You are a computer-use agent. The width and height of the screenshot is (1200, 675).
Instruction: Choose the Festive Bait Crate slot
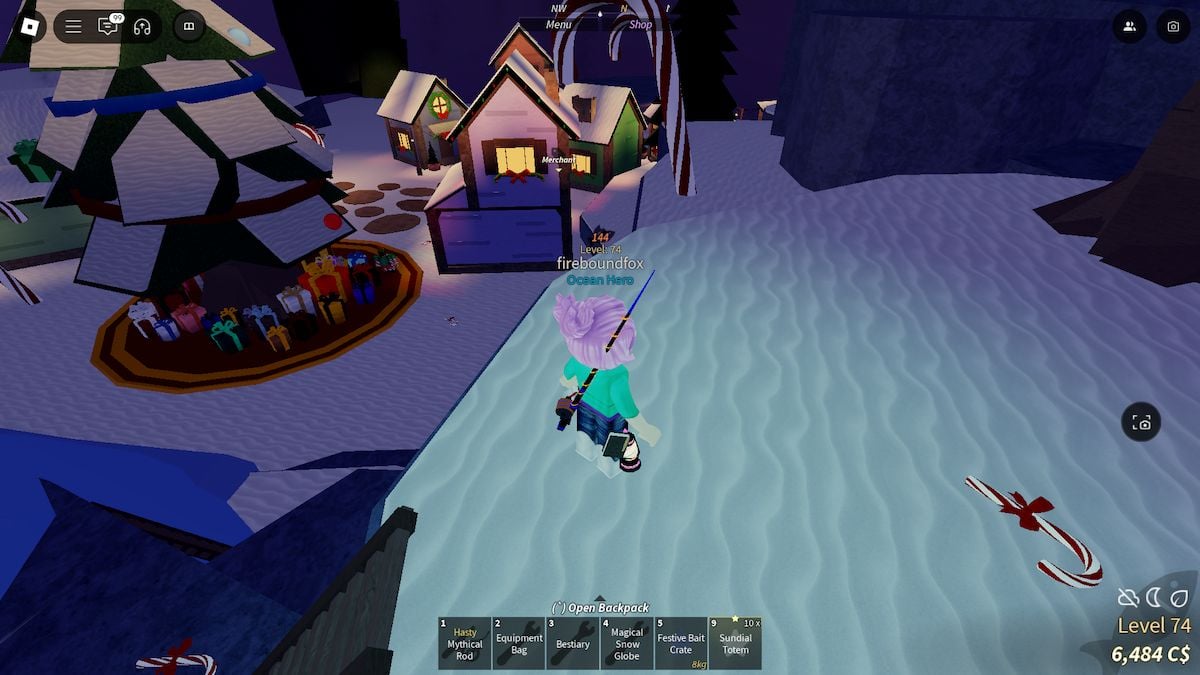680,643
